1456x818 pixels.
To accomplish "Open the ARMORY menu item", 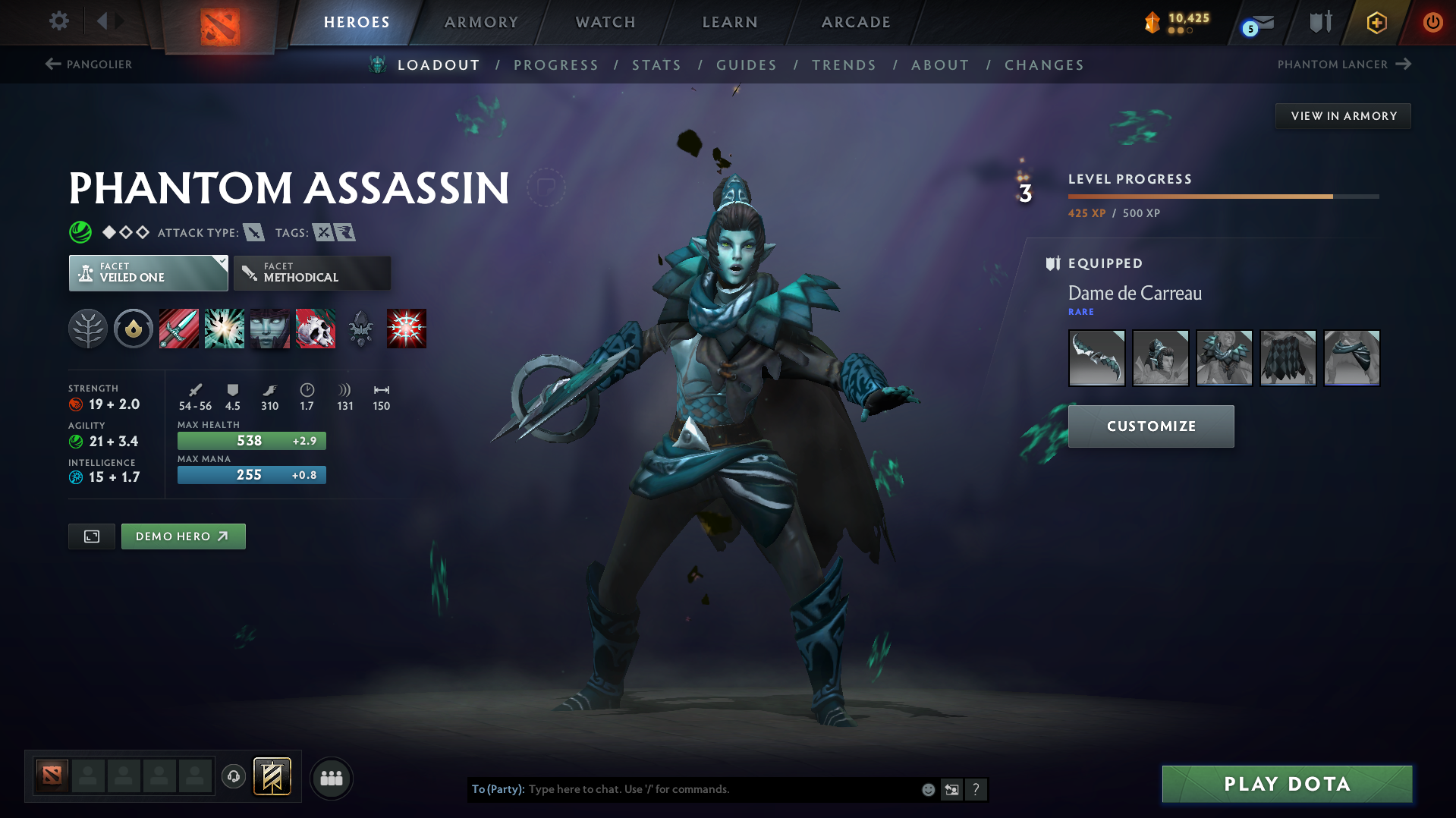I will [481, 22].
